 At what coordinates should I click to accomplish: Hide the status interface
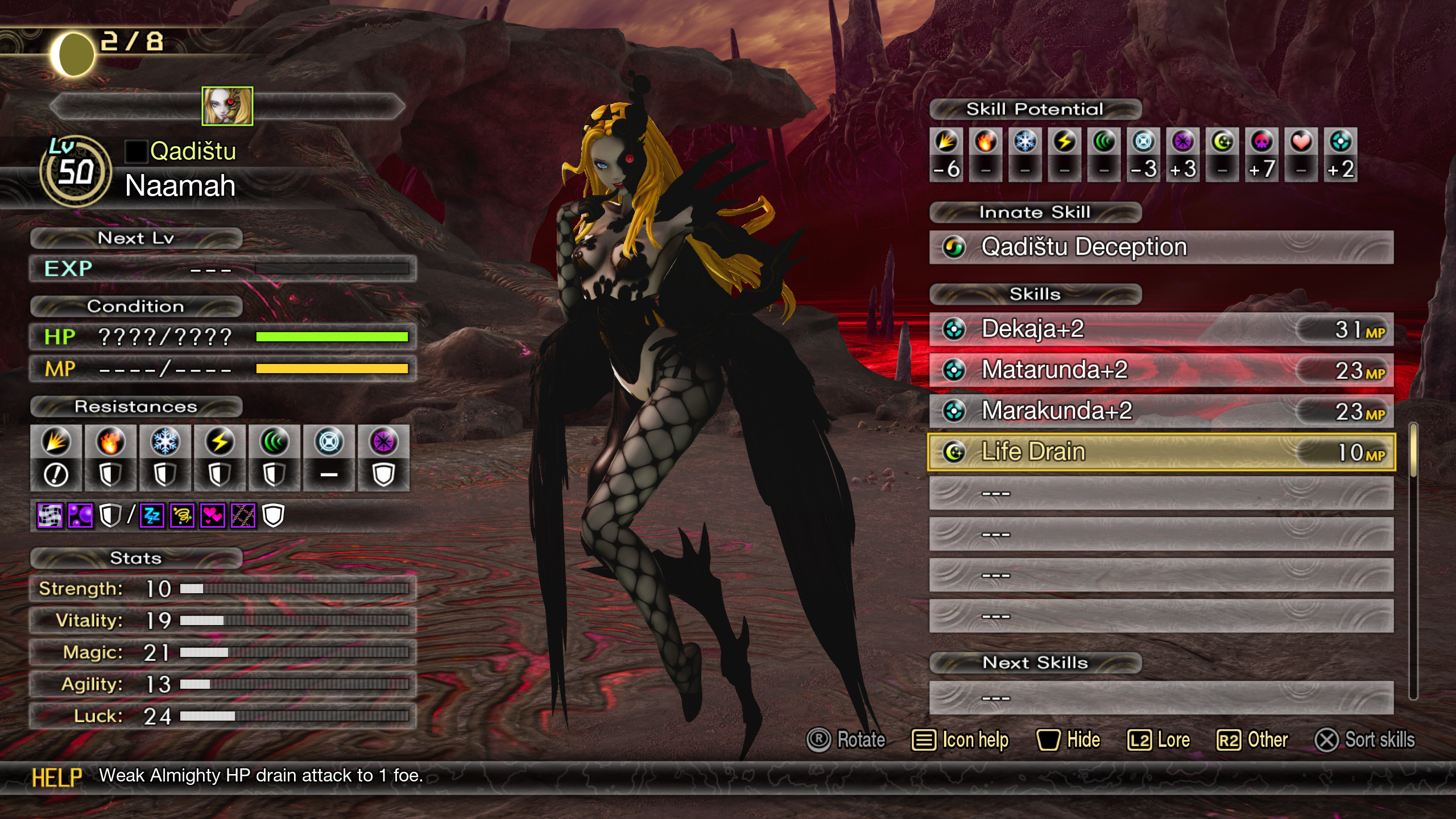coord(1068,740)
